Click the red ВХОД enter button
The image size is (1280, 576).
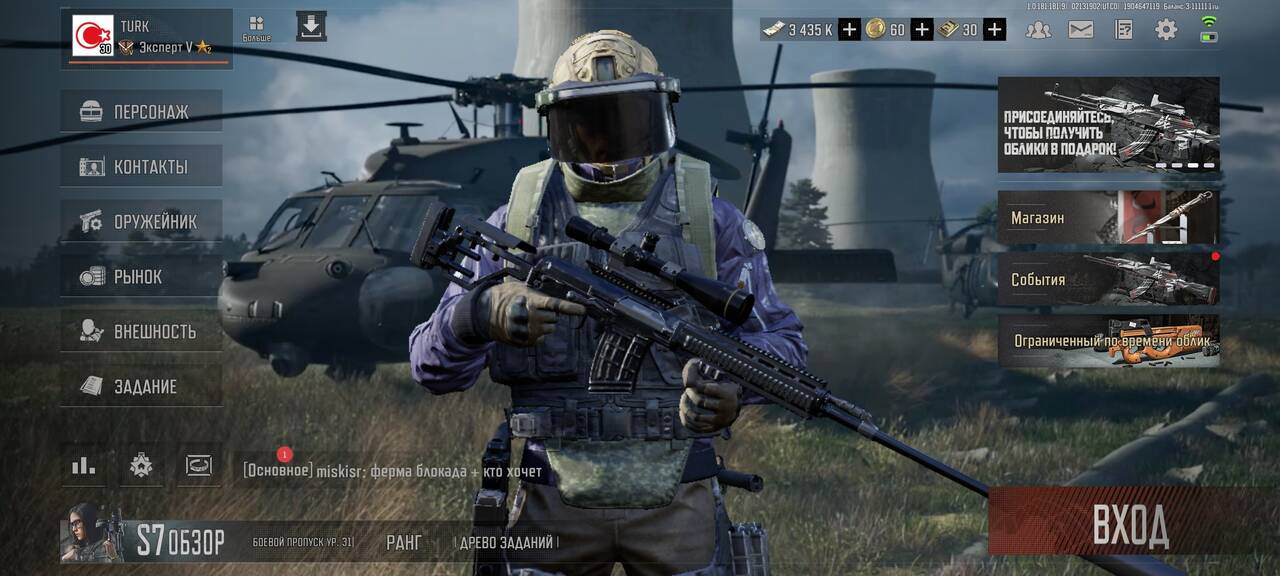point(1131,523)
